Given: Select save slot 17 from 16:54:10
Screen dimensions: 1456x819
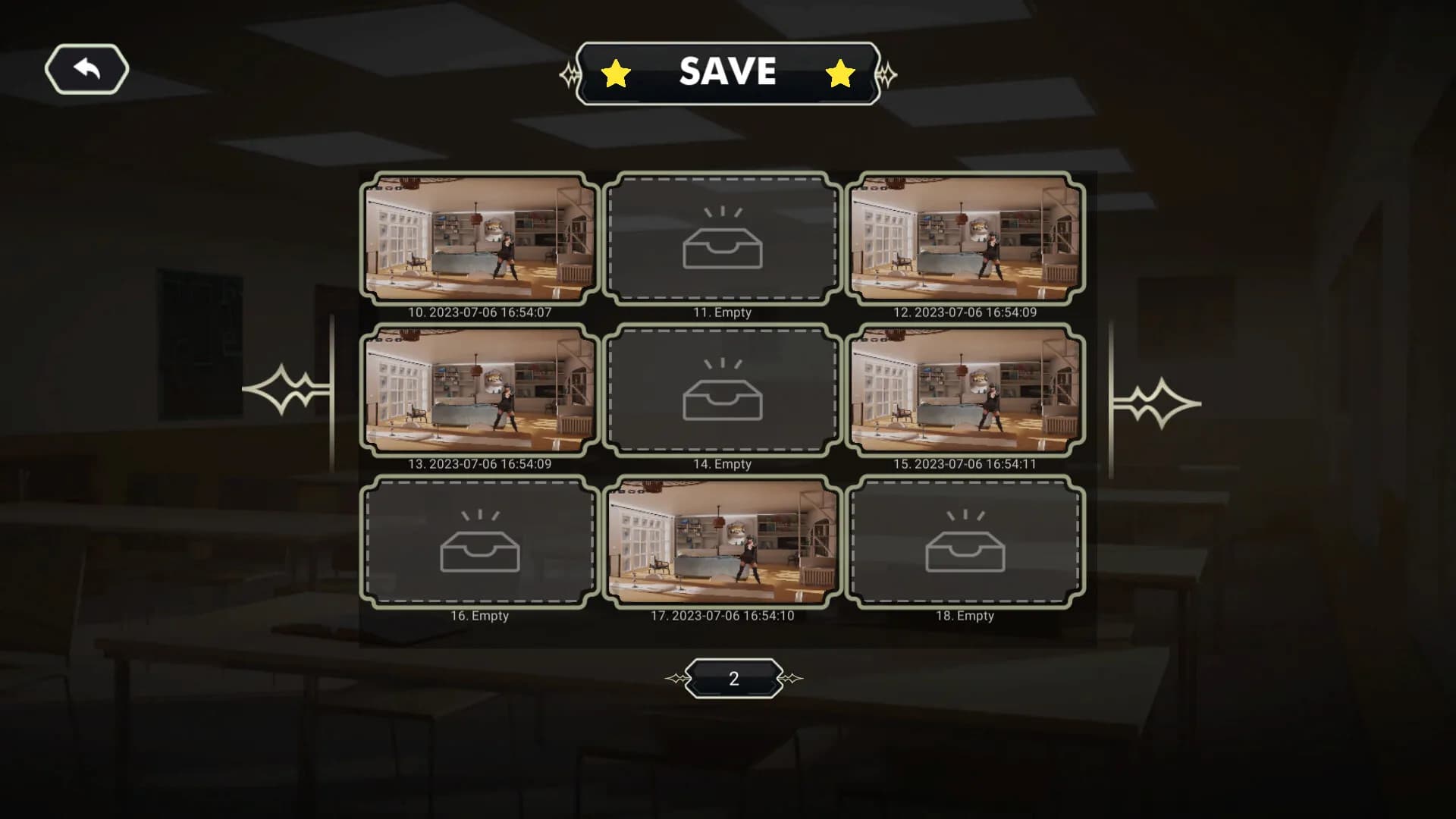Looking at the screenshot, I should [723, 542].
